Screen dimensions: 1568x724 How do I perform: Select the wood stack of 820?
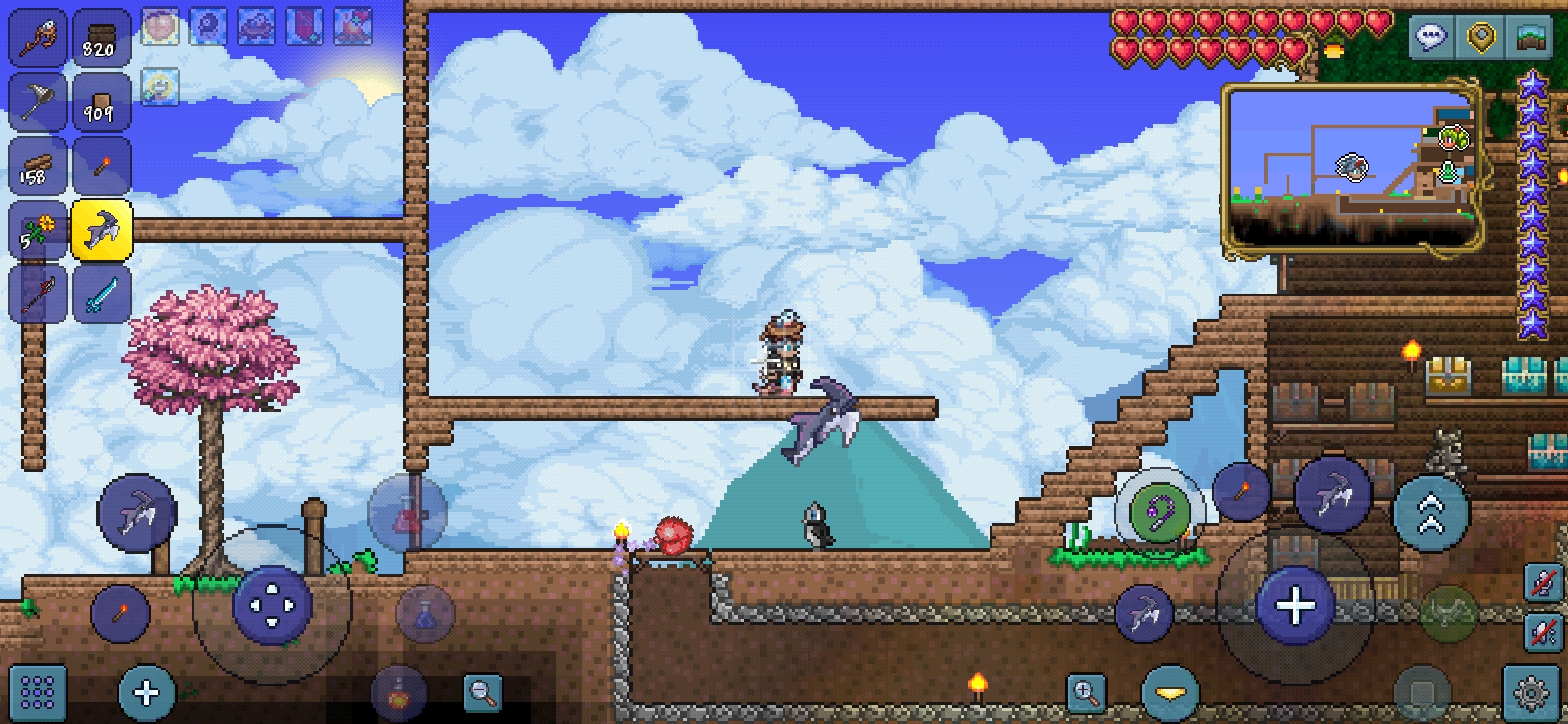[x=101, y=38]
